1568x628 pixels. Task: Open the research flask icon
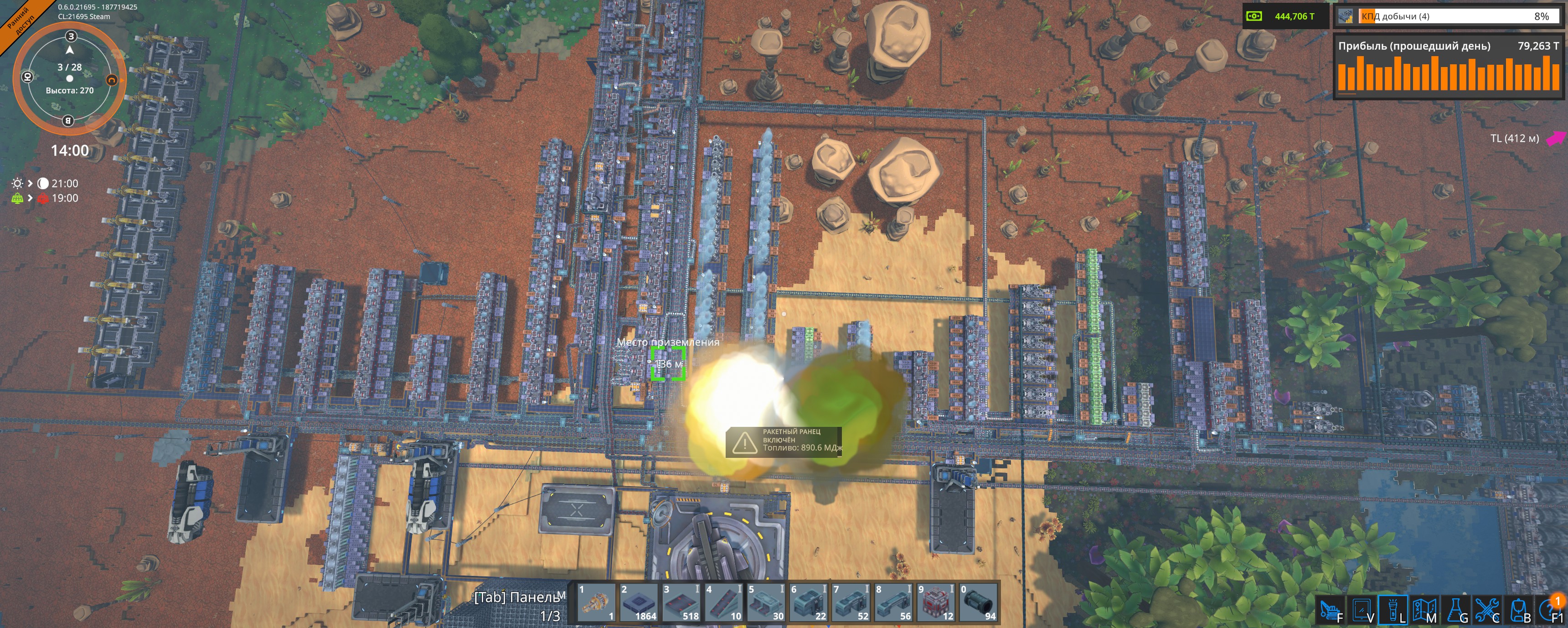[x=1455, y=610]
